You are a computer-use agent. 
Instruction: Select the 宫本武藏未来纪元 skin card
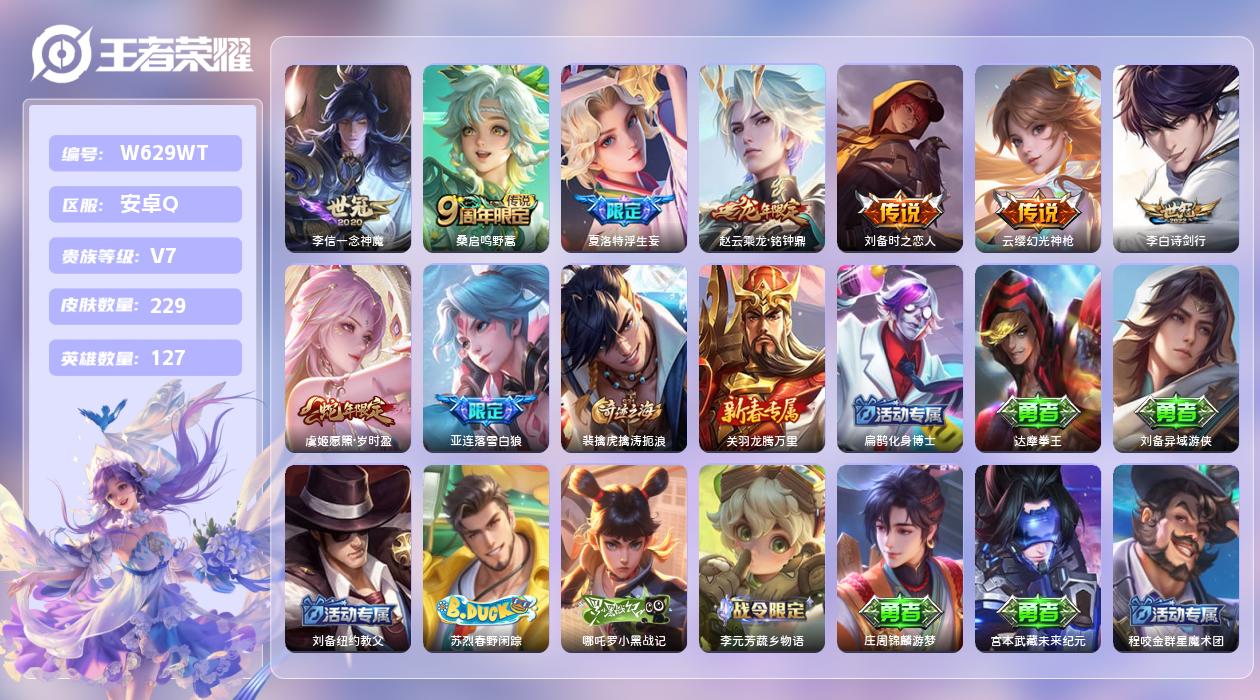[x=1038, y=558]
